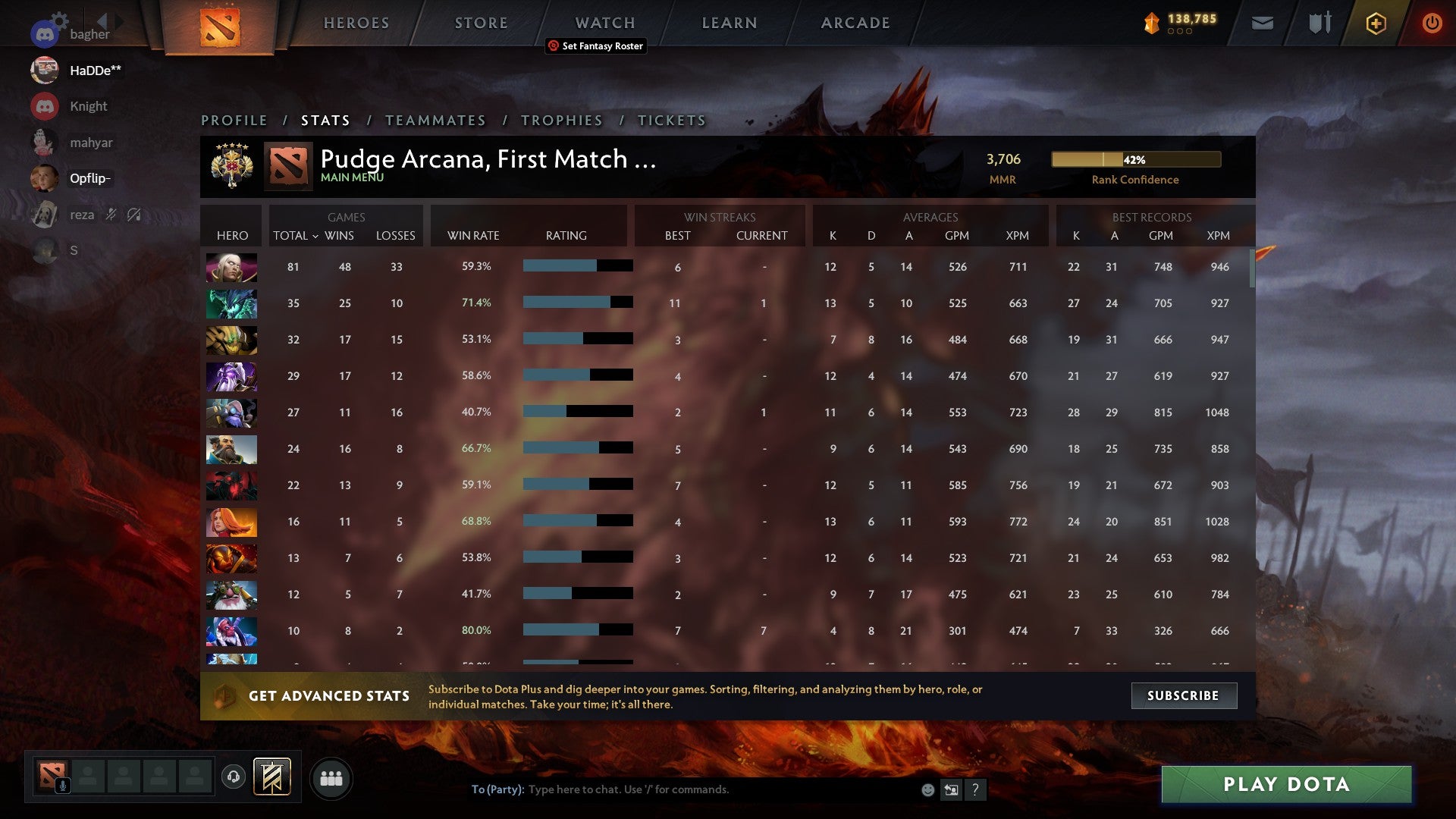
Task: Open the mail notifications inbox
Action: click(x=1261, y=23)
